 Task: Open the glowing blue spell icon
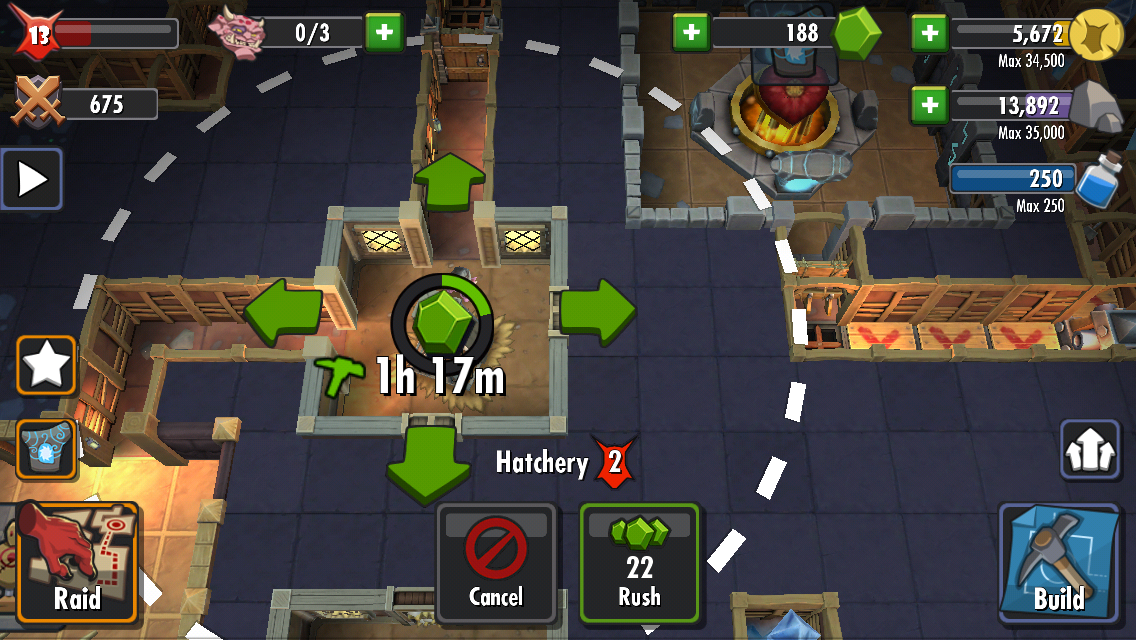(46, 449)
